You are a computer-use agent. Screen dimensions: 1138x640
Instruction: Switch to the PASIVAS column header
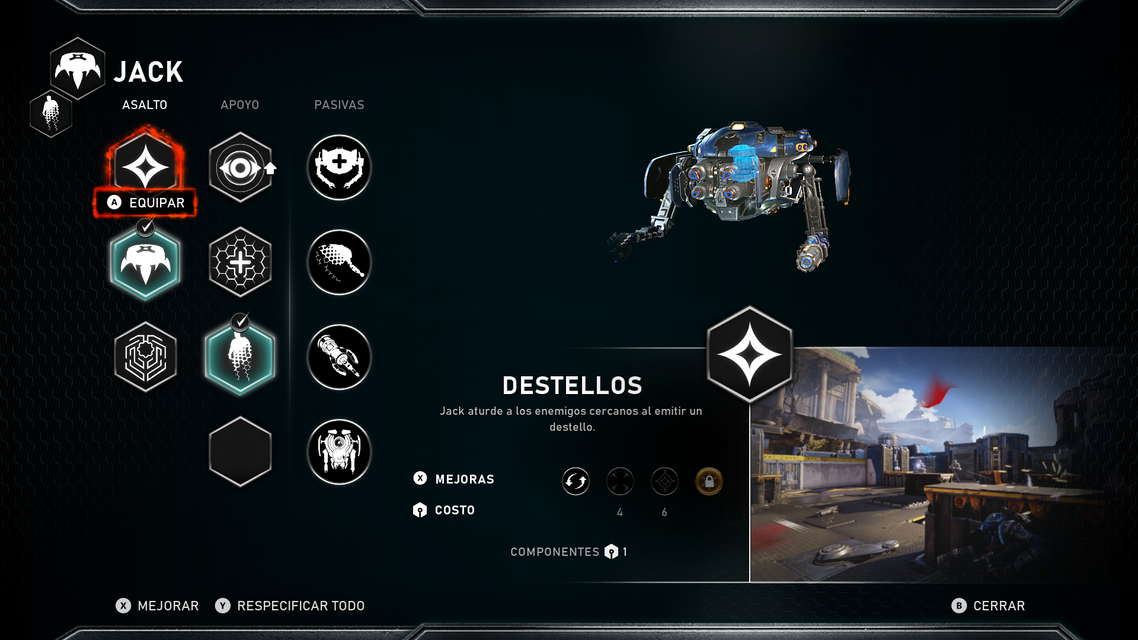[x=339, y=105]
